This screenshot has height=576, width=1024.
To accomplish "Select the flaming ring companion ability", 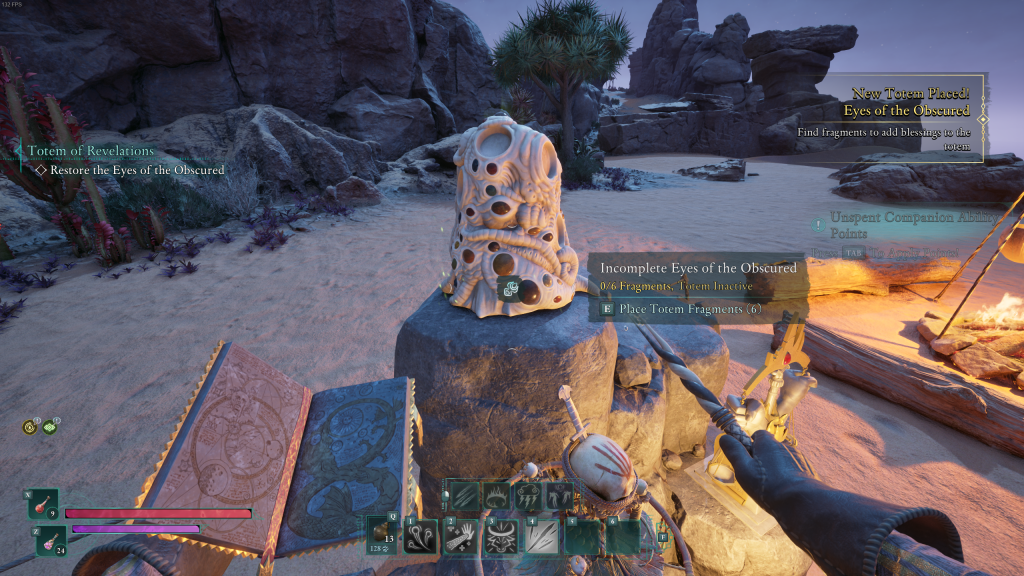I will [496, 496].
